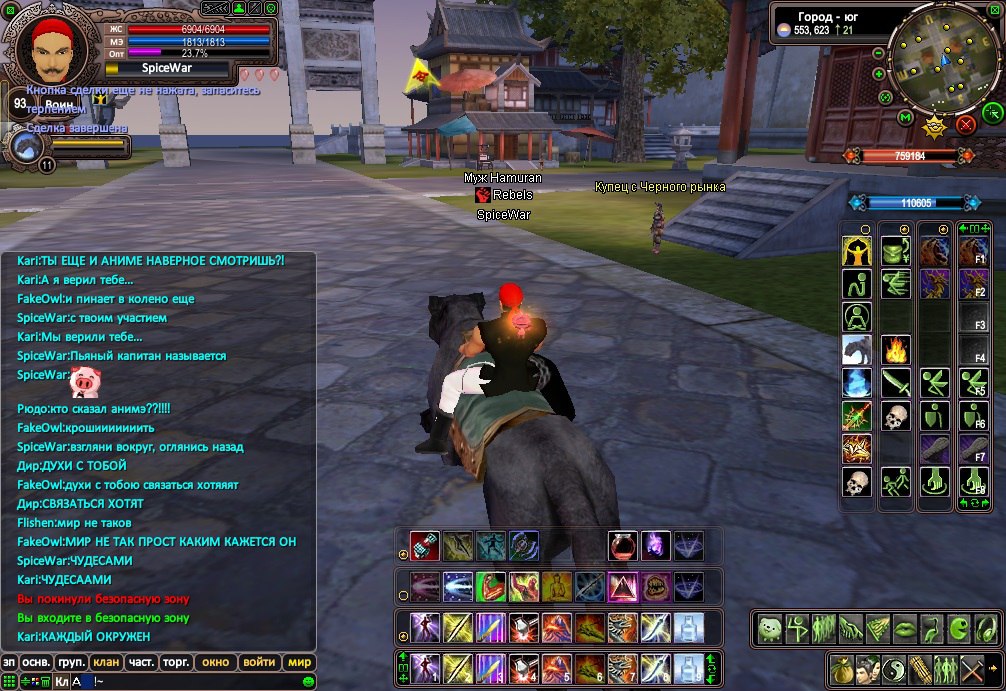Click the red crossed-swords button by minimap
This screenshot has height=691, width=1006.
tap(965, 124)
